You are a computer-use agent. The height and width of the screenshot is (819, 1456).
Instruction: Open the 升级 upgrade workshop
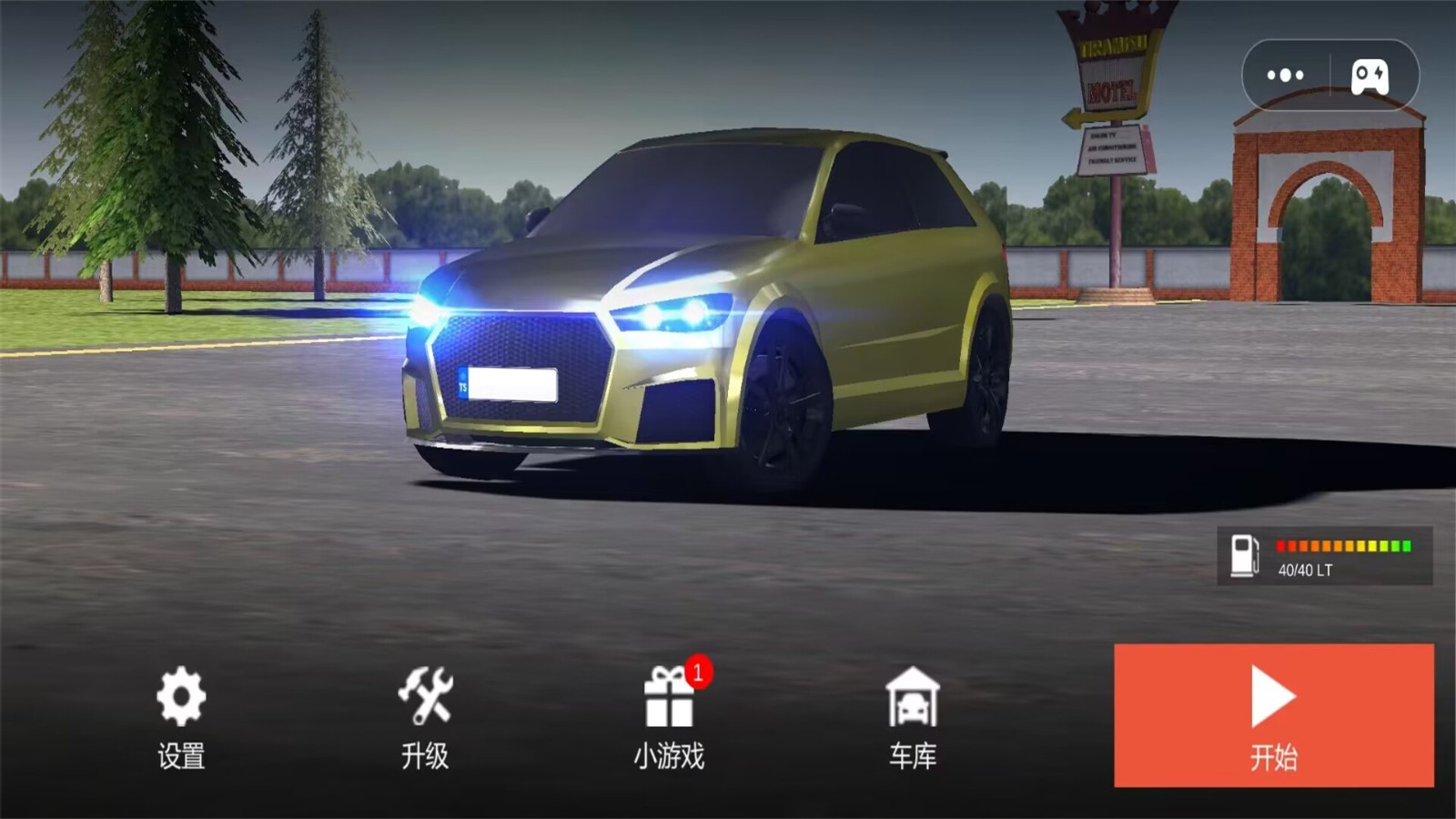click(x=425, y=716)
